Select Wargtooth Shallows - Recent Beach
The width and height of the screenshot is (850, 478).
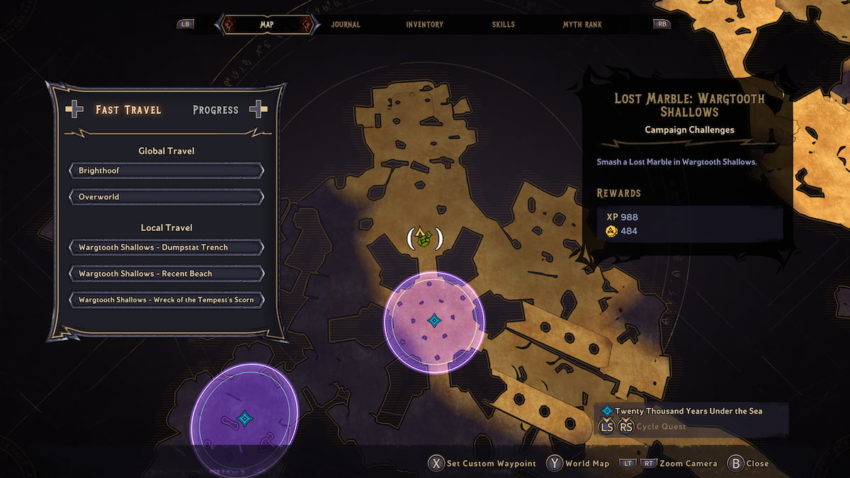165,273
